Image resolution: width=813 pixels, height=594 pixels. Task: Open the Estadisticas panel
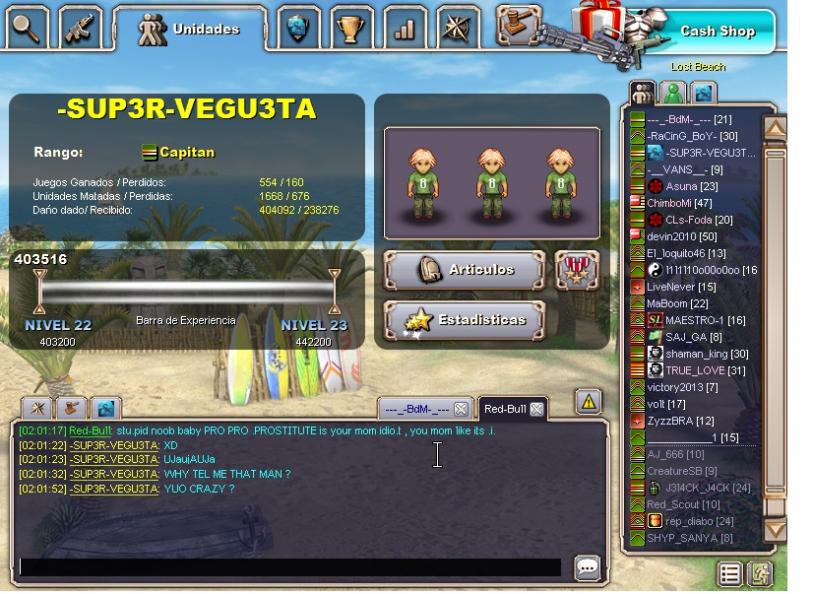click(x=464, y=320)
